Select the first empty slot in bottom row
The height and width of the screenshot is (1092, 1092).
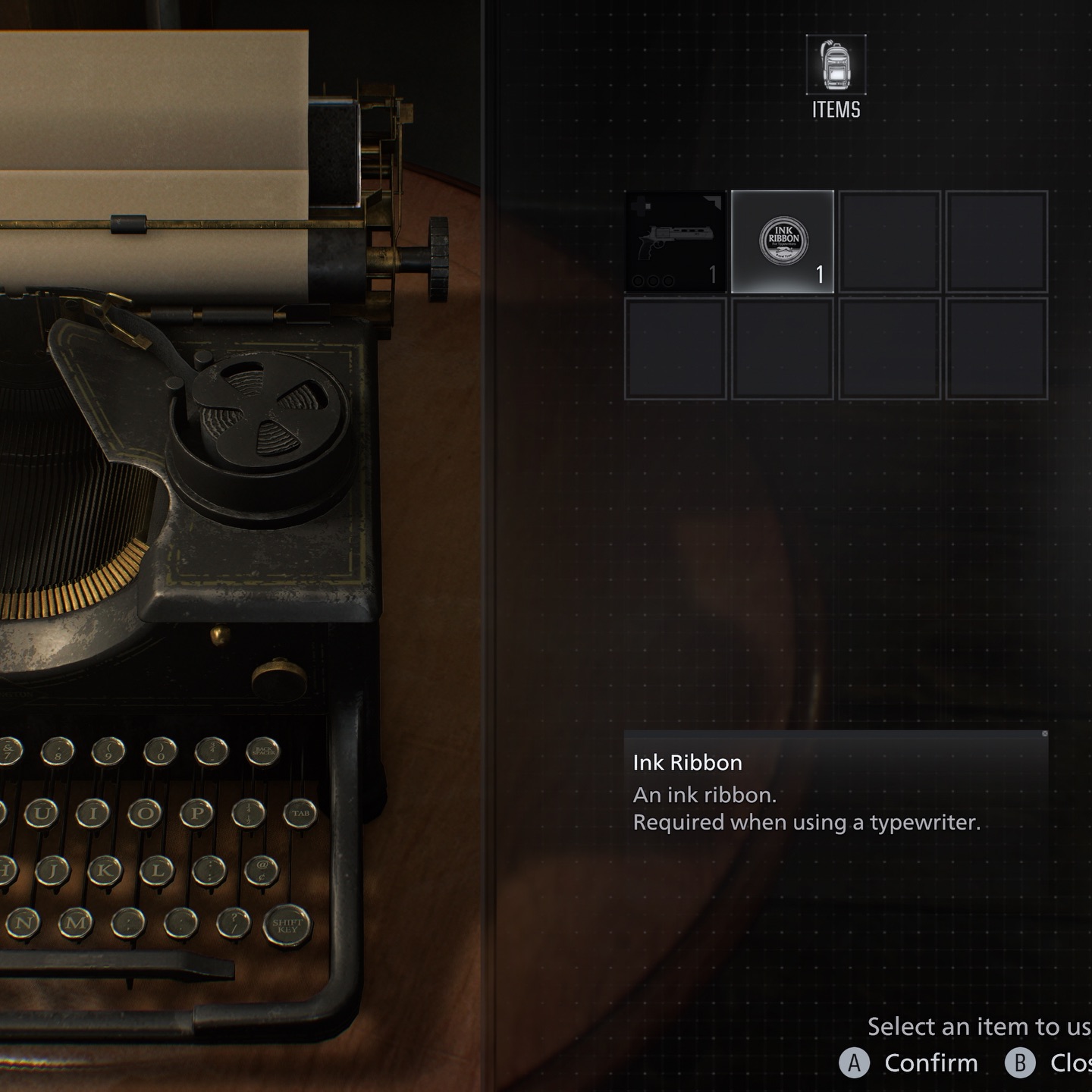pos(675,347)
